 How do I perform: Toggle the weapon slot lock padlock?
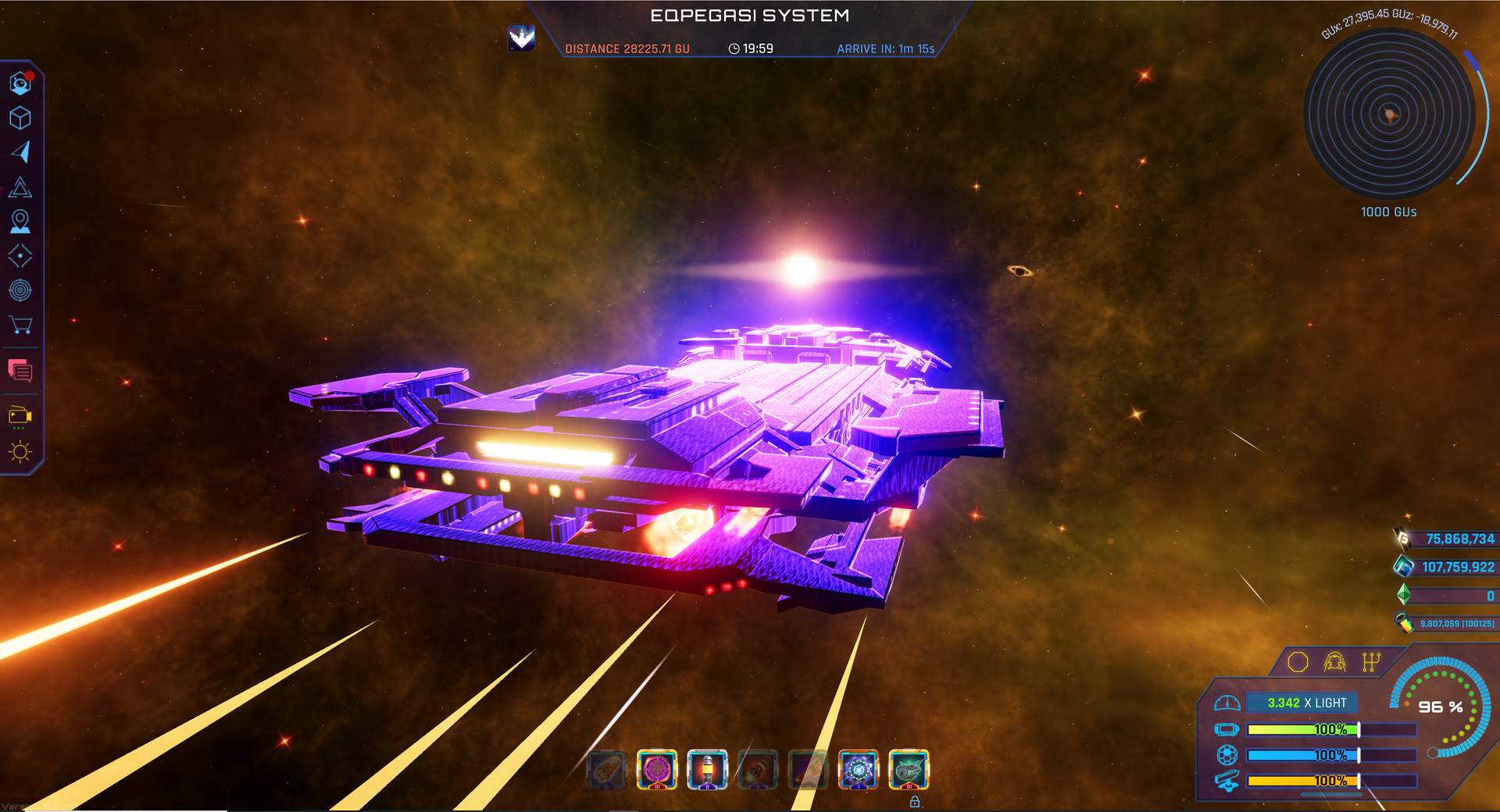[914, 802]
